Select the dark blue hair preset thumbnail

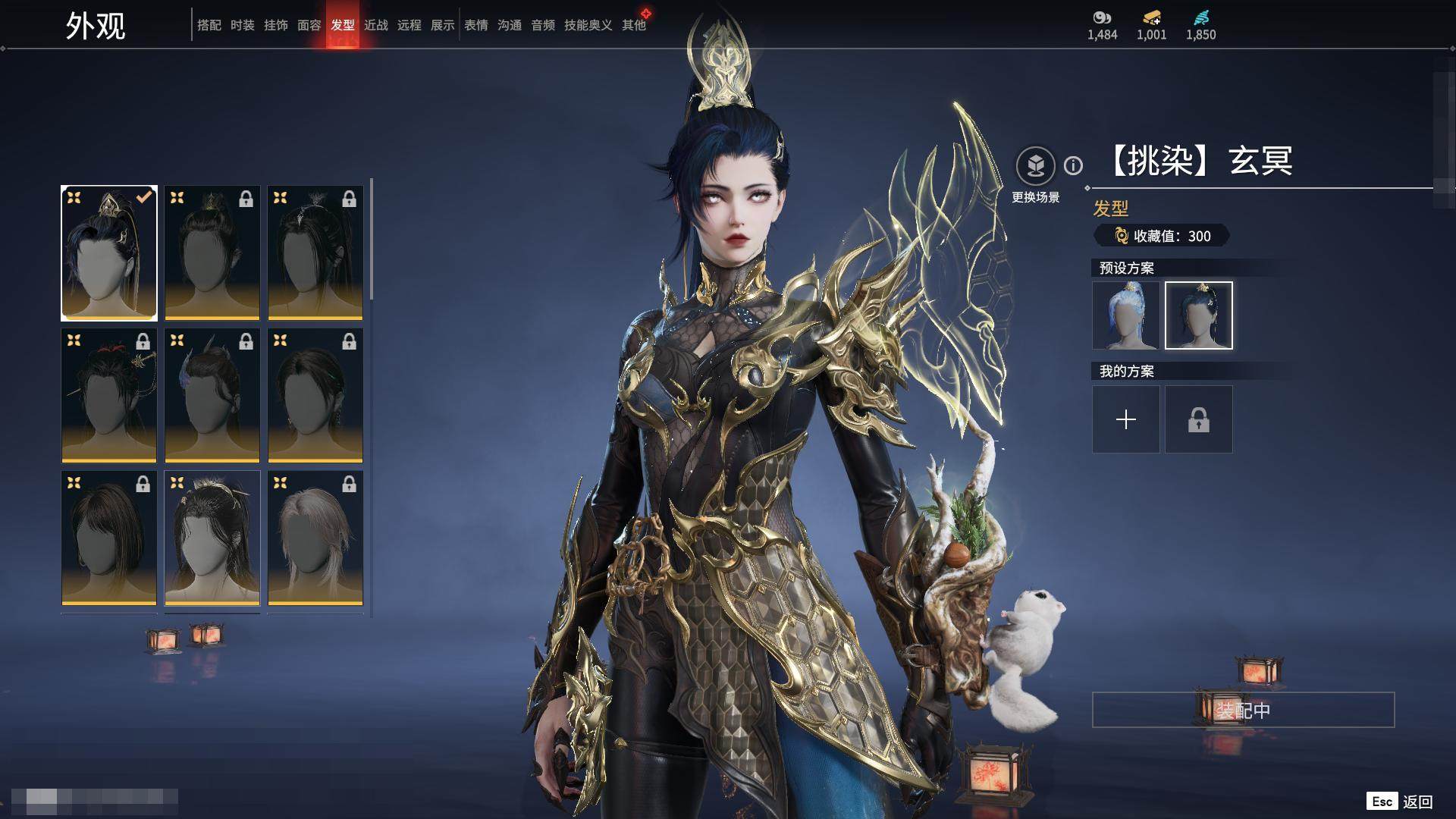point(1198,315)
